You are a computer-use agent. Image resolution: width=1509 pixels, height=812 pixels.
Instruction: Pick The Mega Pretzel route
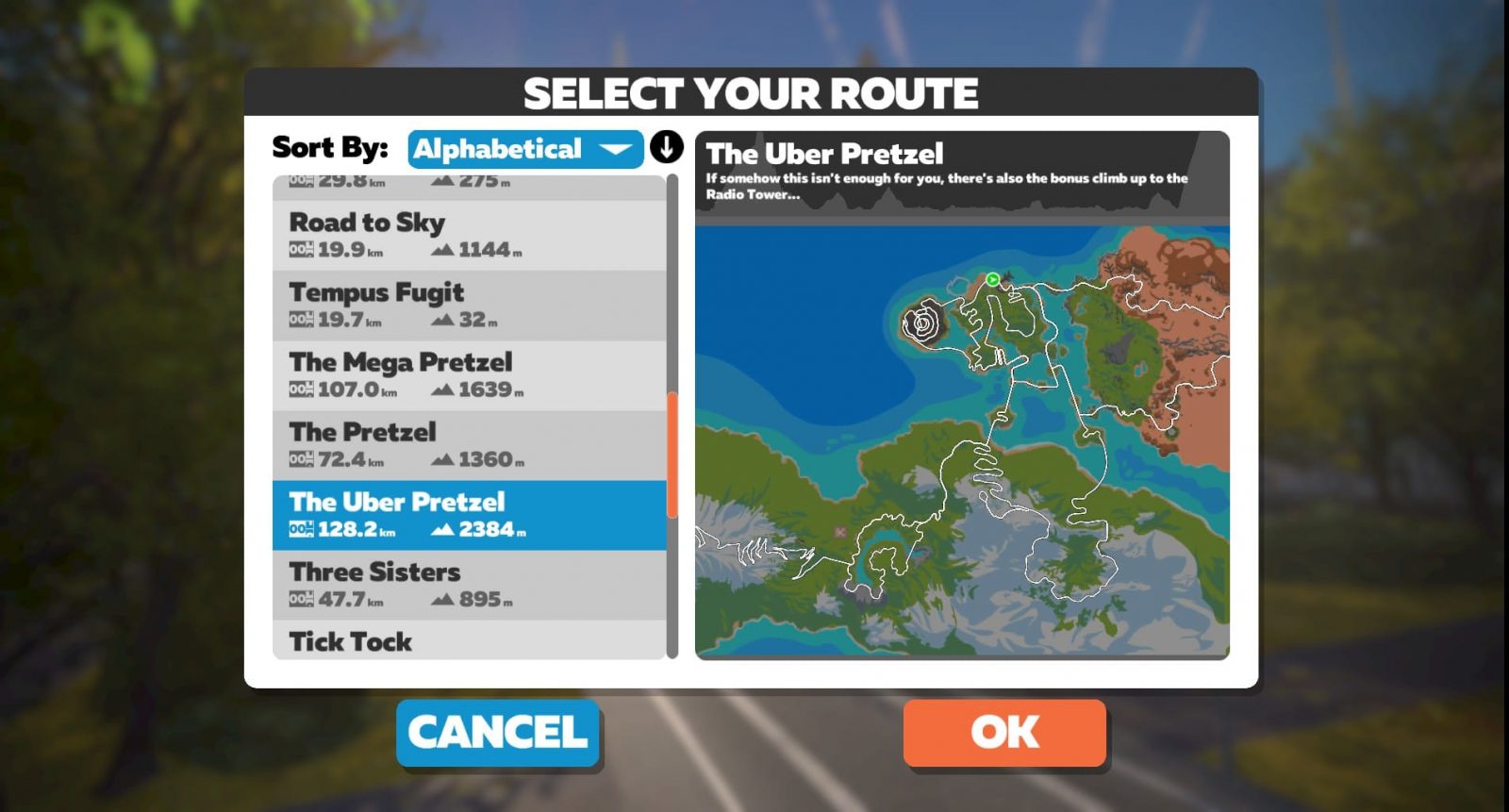pyautogui.click(x=469, y=374)
